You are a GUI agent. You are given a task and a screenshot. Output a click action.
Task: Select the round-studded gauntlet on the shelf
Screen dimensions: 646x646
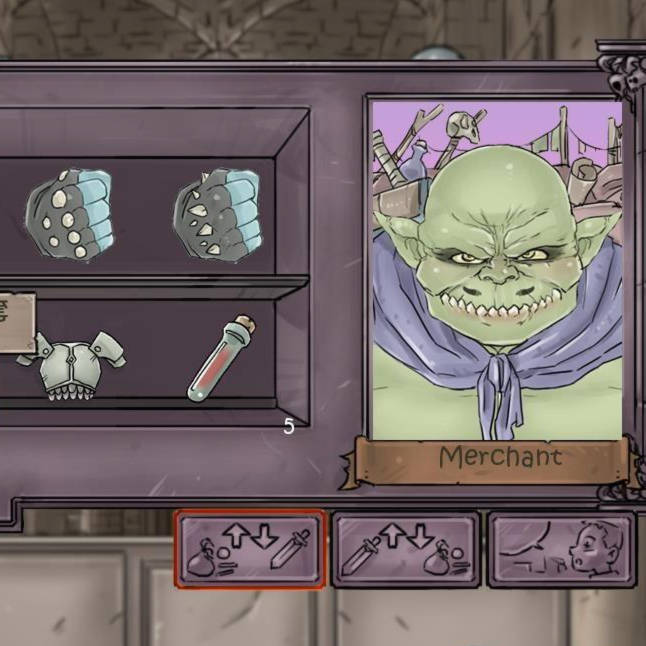pyautogui.click(x=69, y=215)
